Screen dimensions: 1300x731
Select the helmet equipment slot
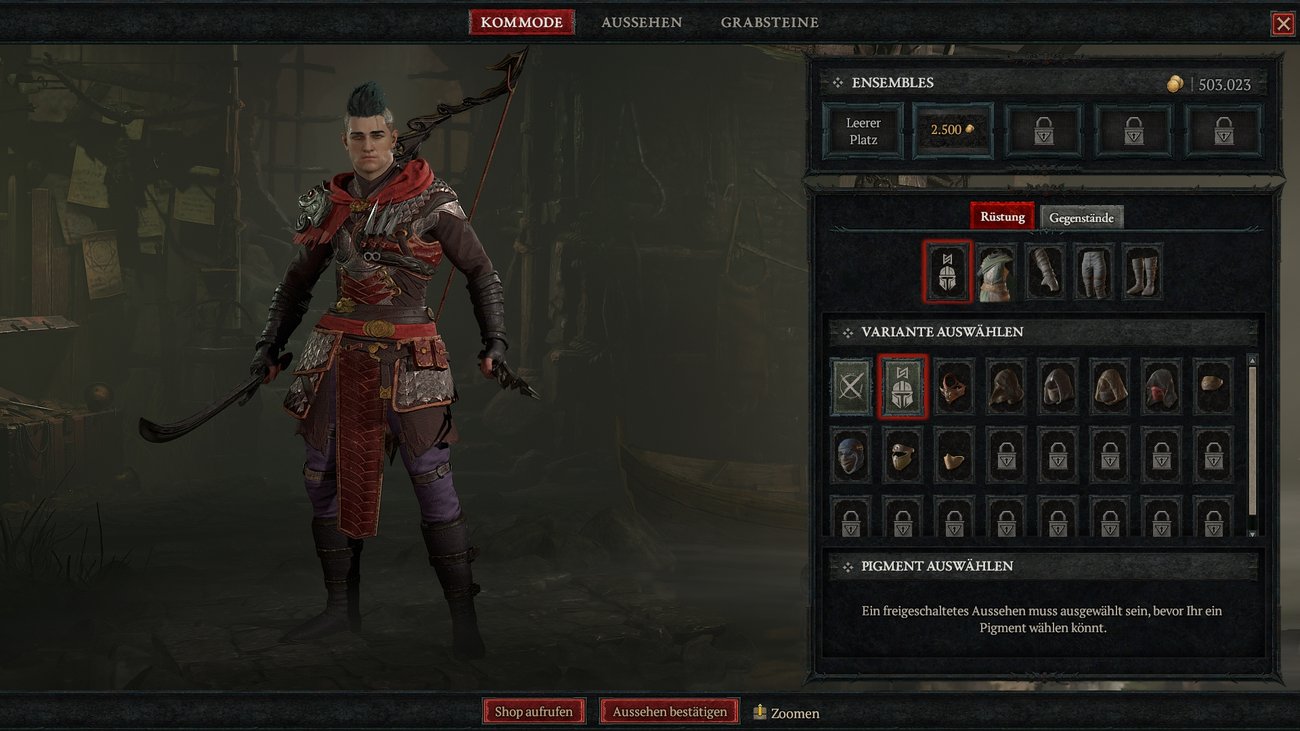945,271
